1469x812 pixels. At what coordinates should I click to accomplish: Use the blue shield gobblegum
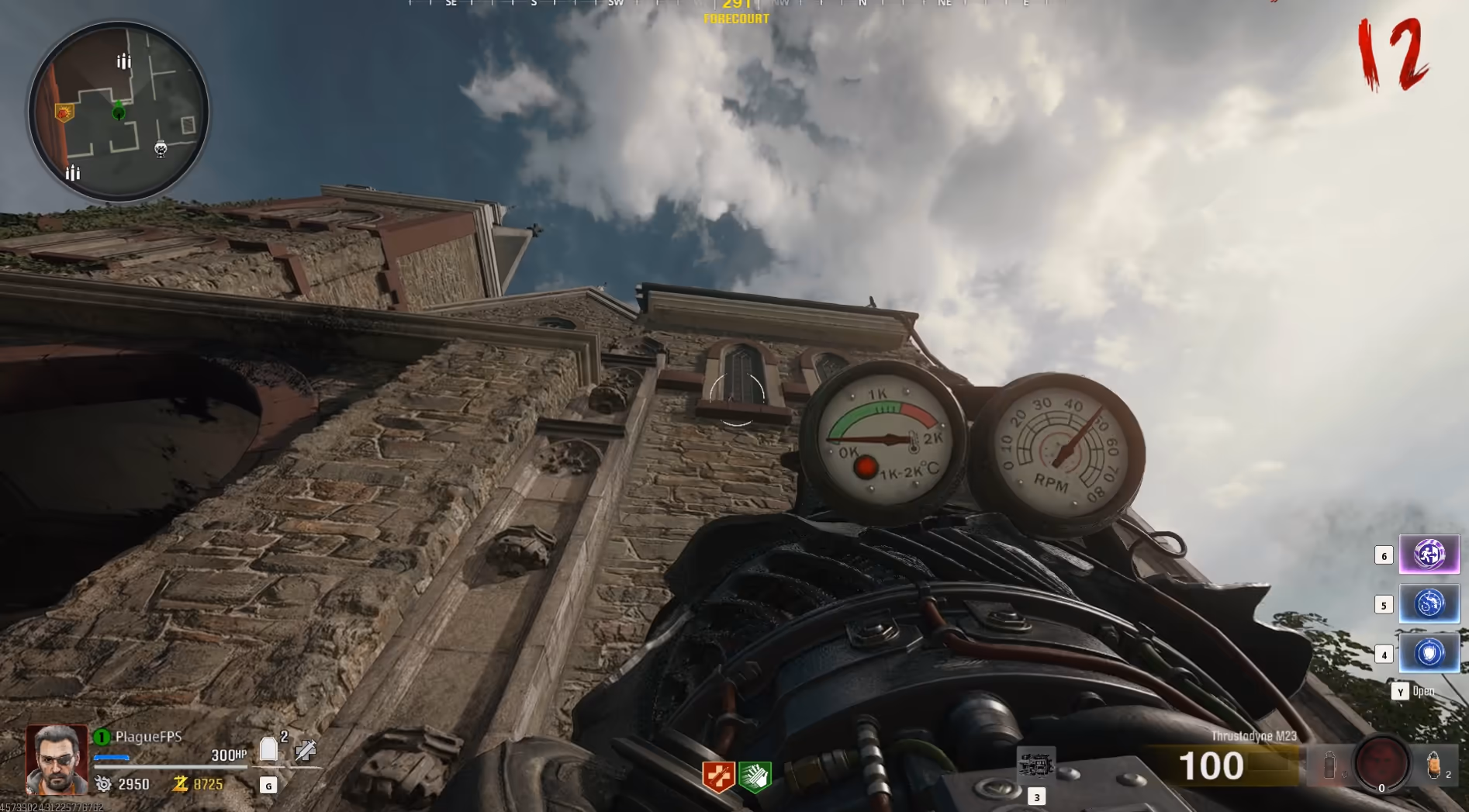coord(1429,654)
